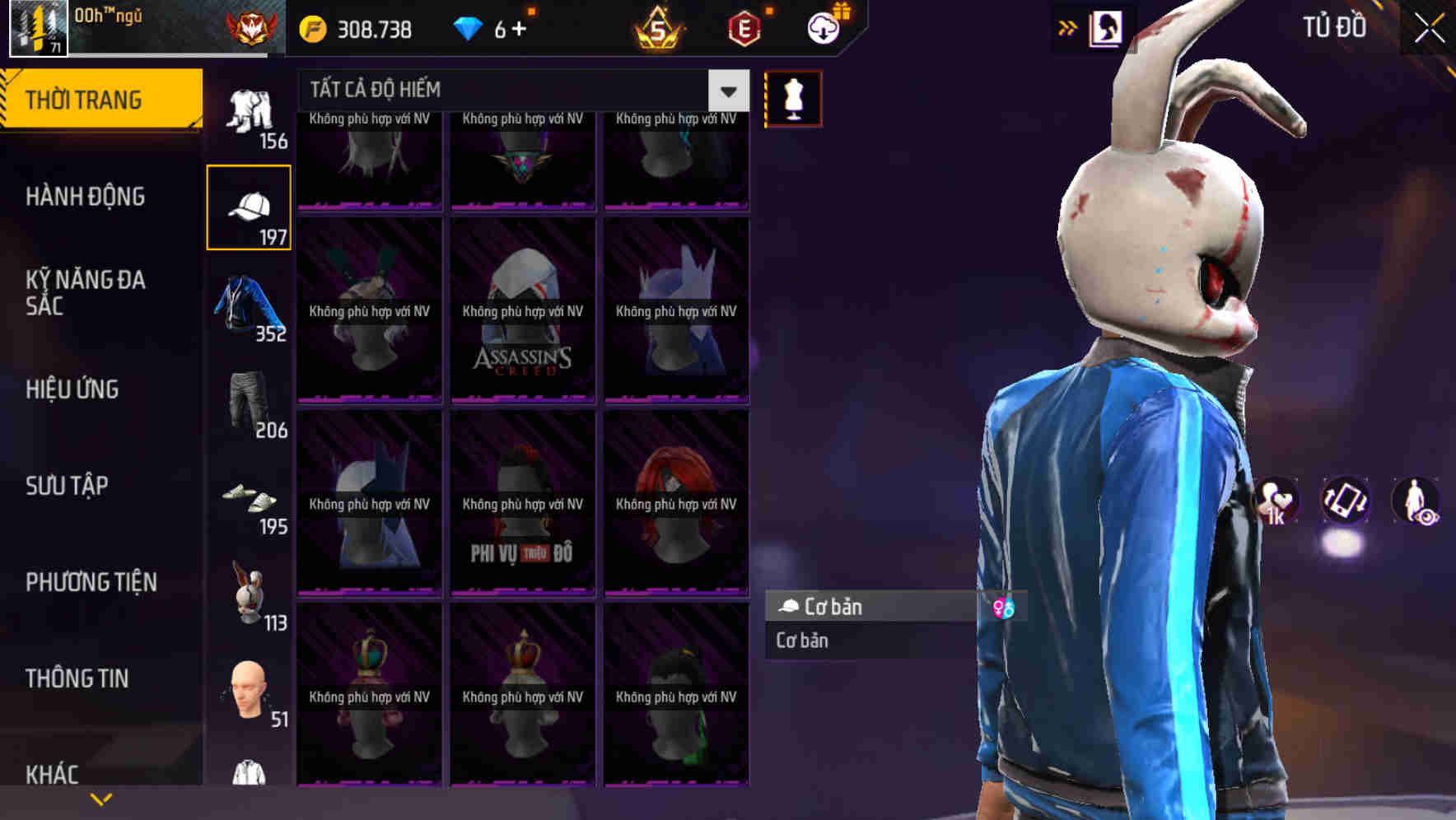Click the mannequin try-on preview icon
This screenshot has height=820, width=1456.
click(792, 98)
